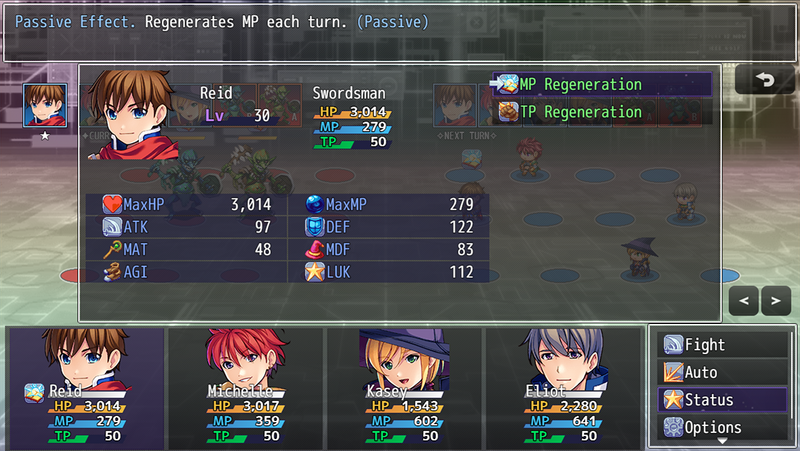This screenshot has height=451, width=800.
Task: Show the next character's status
Action: pos(775,299)
